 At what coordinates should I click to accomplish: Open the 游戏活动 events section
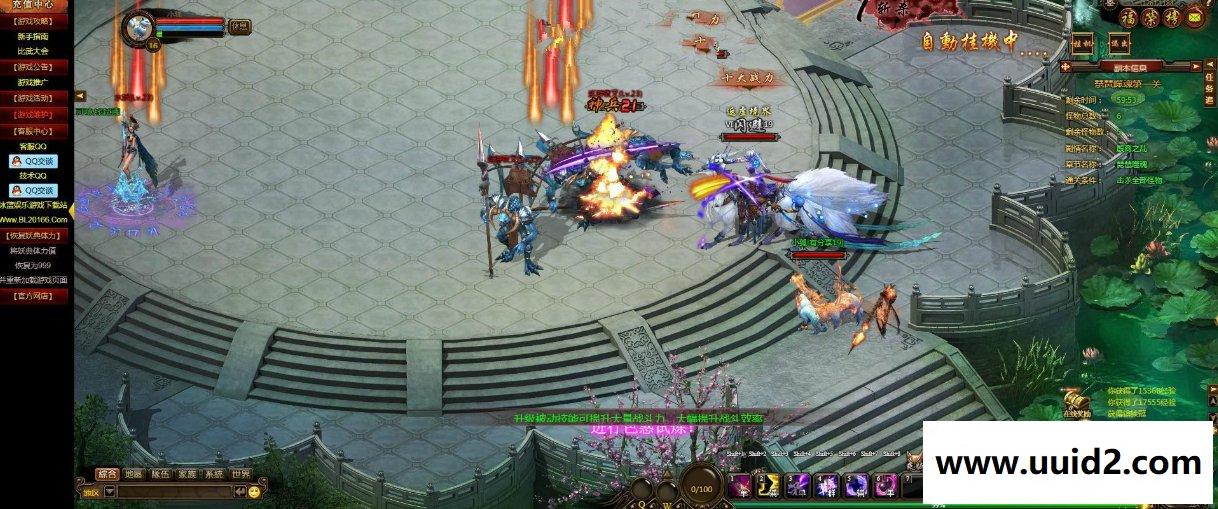[x=36, y=98]
